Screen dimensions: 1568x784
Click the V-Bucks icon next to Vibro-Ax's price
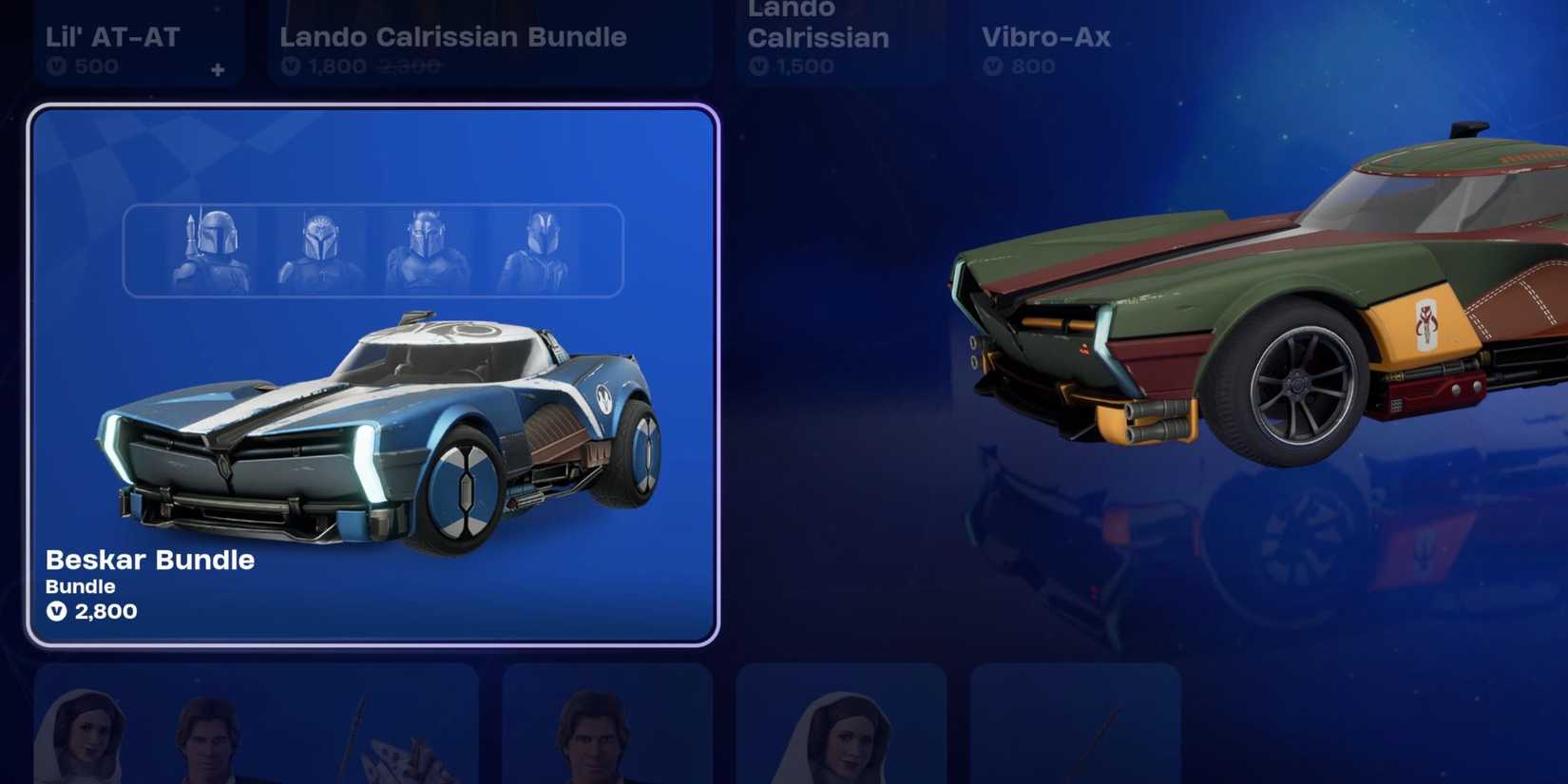click(x=992, y=66)
